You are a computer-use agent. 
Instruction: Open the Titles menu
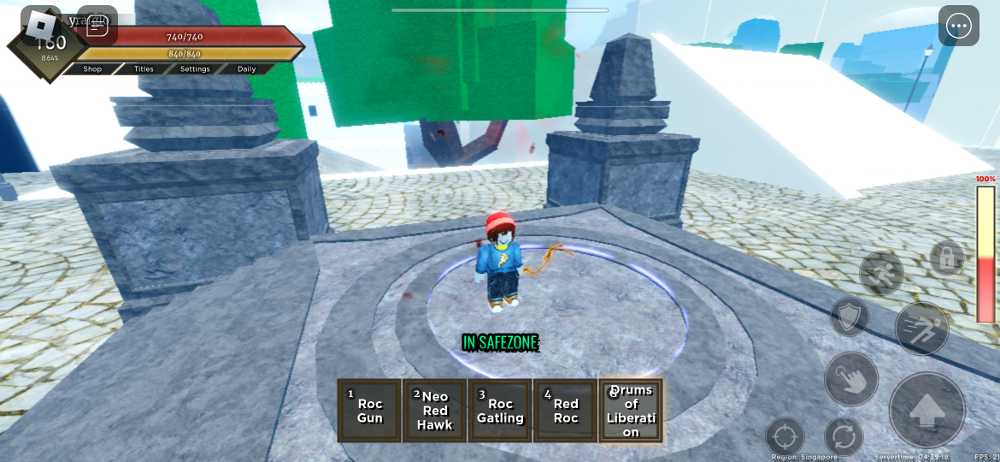click(x=144, y=69)
